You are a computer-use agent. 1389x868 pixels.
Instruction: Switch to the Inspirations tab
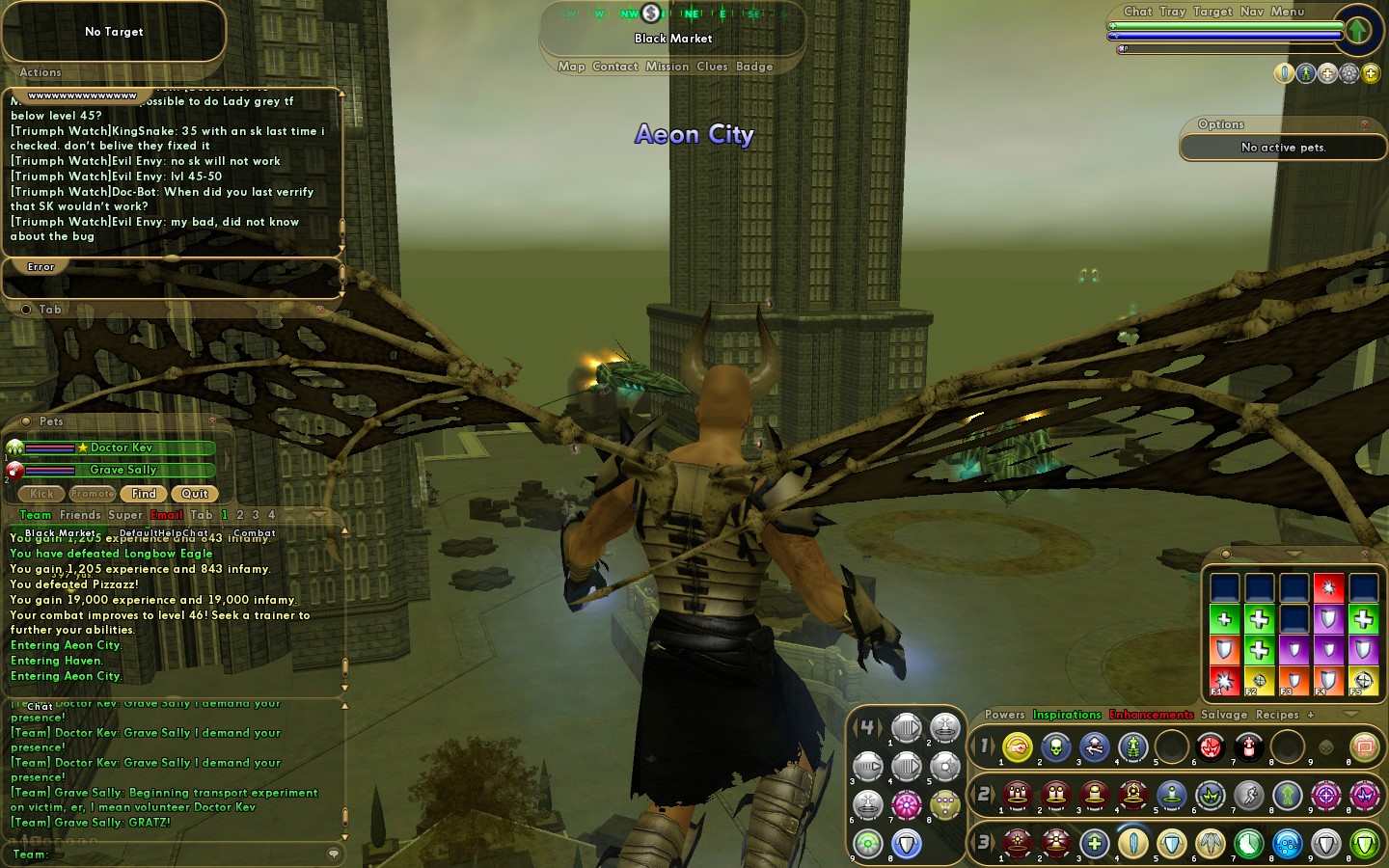point(1067,715)
